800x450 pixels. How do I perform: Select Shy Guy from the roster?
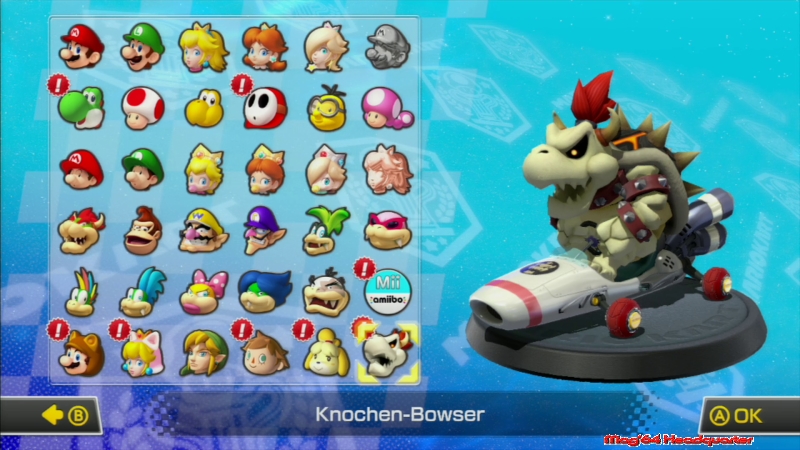click(x=264, y=107)
